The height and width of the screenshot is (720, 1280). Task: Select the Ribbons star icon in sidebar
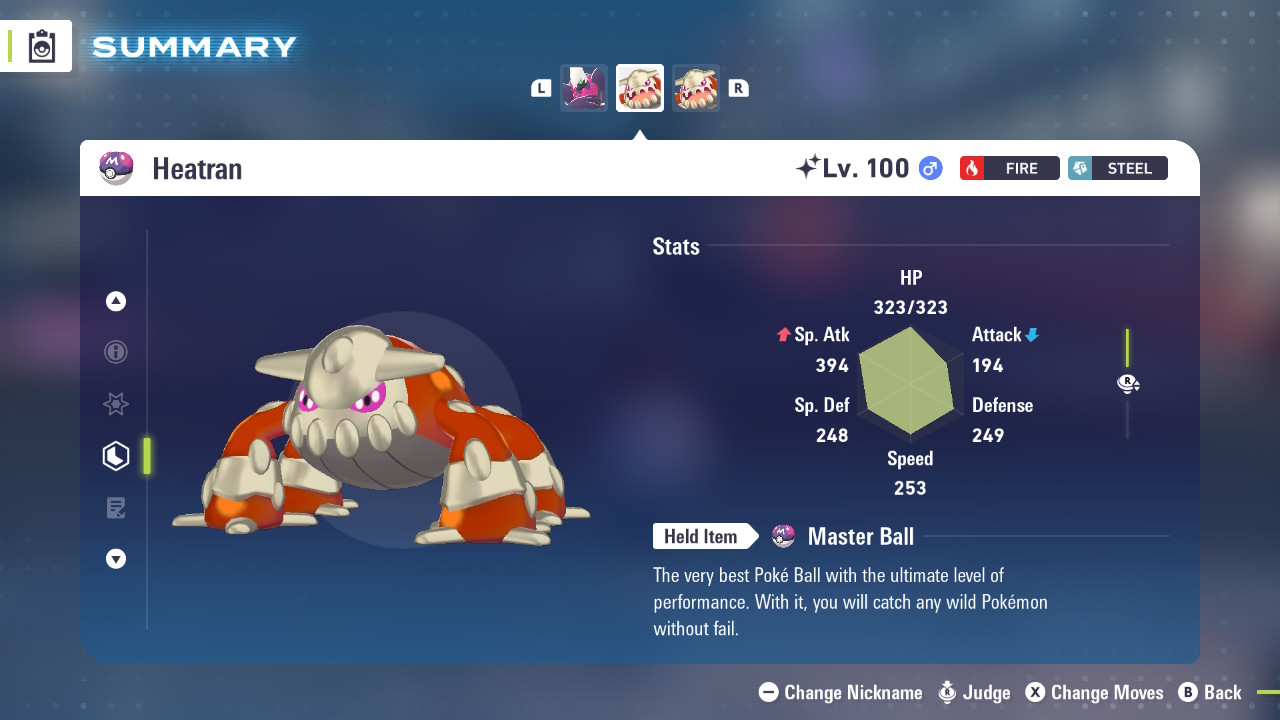pyautogui.click(x=115, y=404)
